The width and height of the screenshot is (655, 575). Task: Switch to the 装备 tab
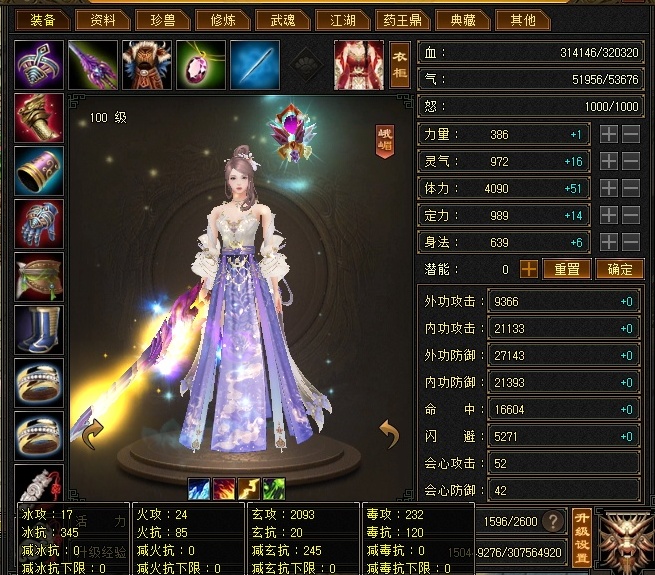(43, 19)
